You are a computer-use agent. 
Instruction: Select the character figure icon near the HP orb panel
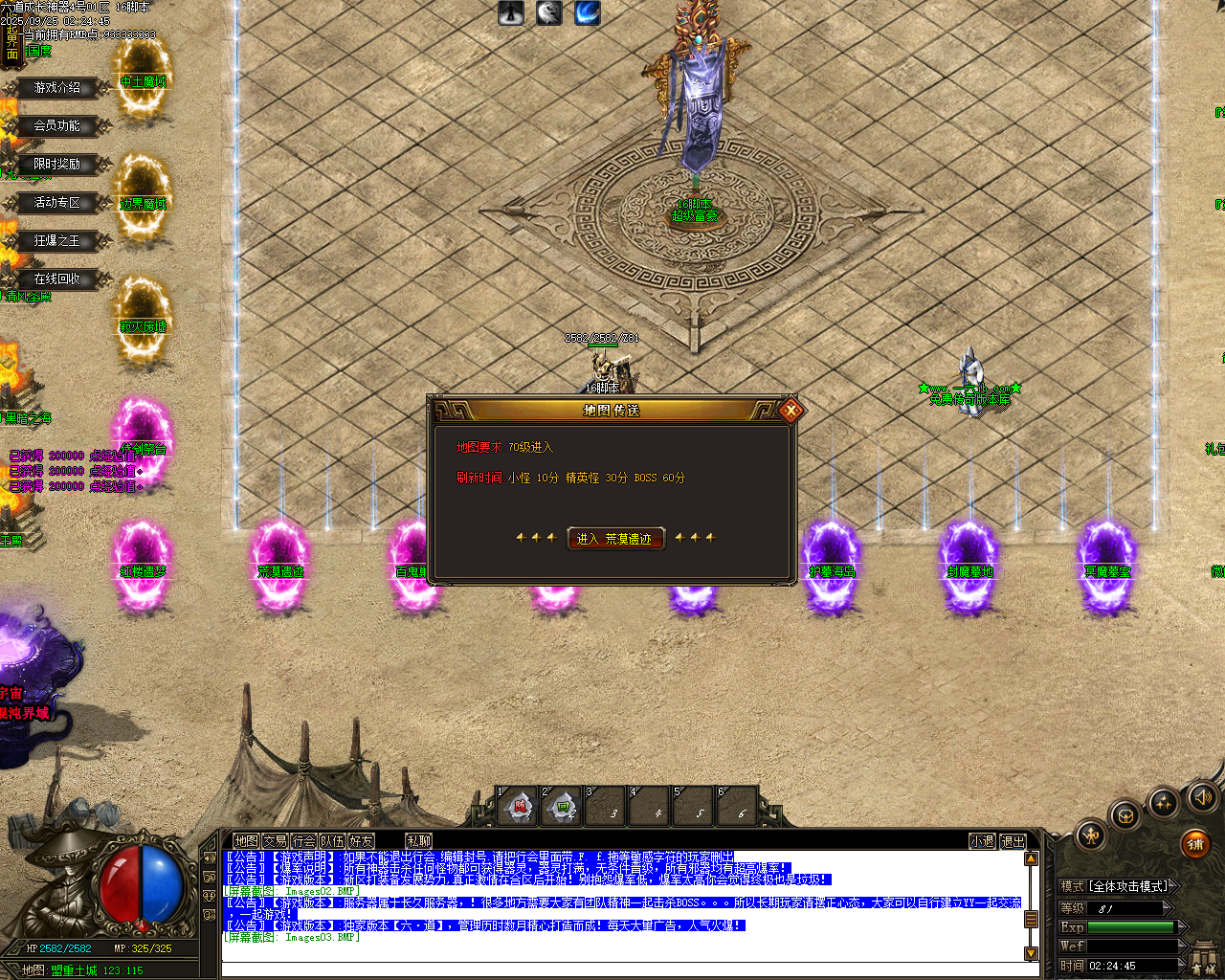1090,836
